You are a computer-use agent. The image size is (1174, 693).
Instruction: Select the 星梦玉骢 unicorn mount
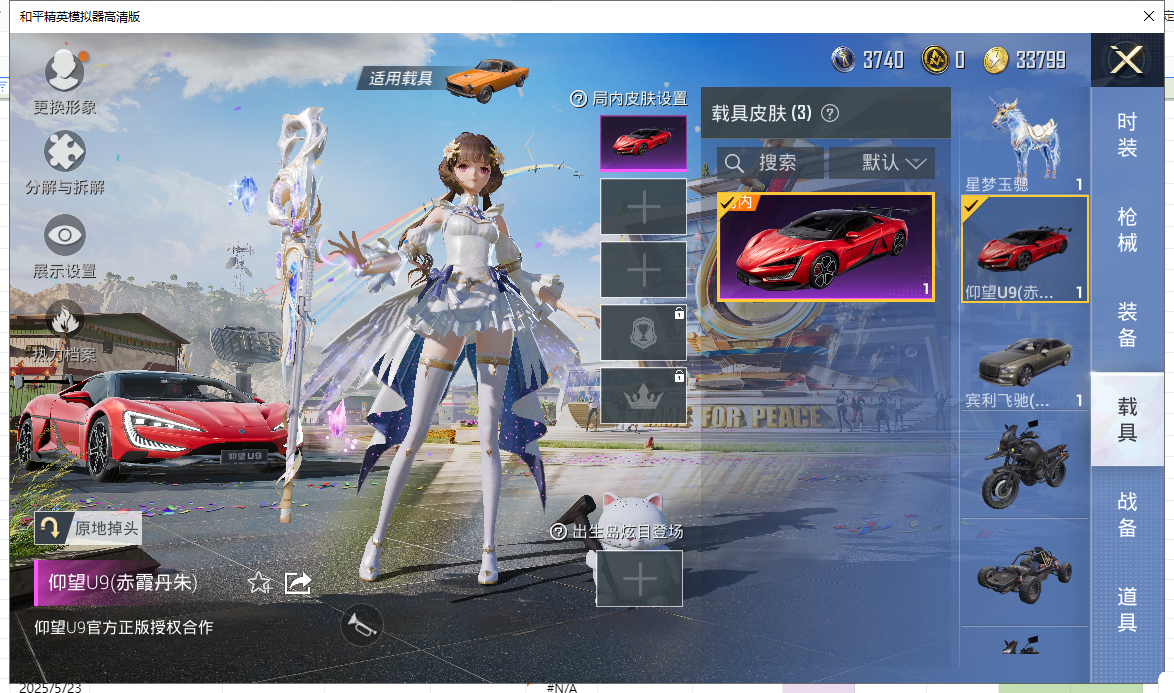point(1023,140)
